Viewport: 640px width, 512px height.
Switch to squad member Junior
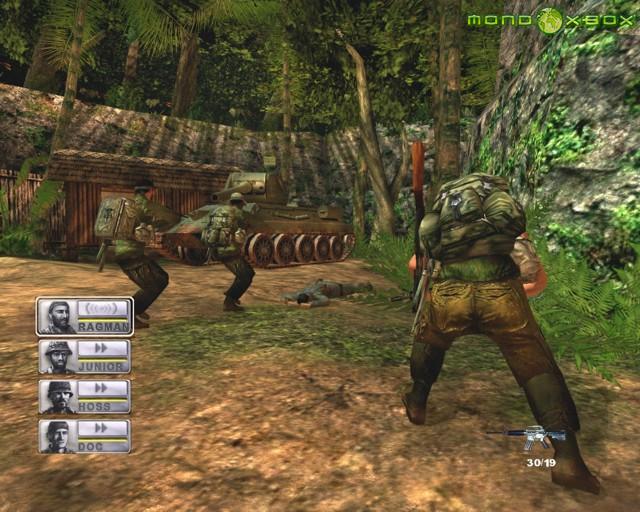pyautogui.click(x=84, y=356)
